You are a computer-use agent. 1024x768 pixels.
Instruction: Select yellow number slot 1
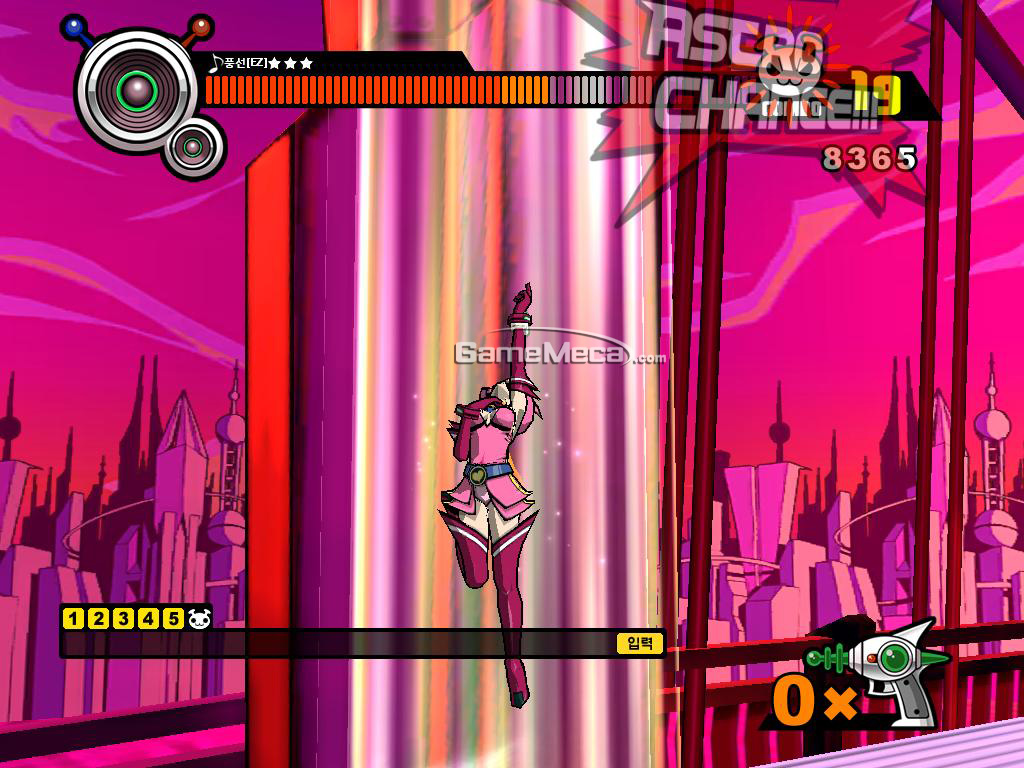pyautogui.click(x=72, y=618)
